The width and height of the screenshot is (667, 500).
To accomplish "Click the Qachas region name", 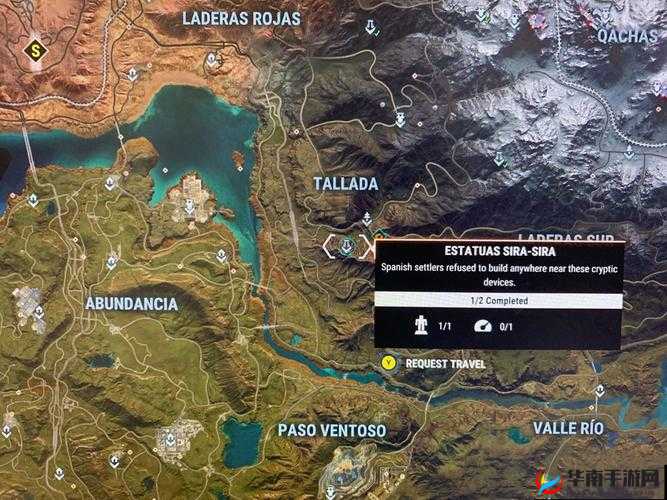I will [626, 35].
